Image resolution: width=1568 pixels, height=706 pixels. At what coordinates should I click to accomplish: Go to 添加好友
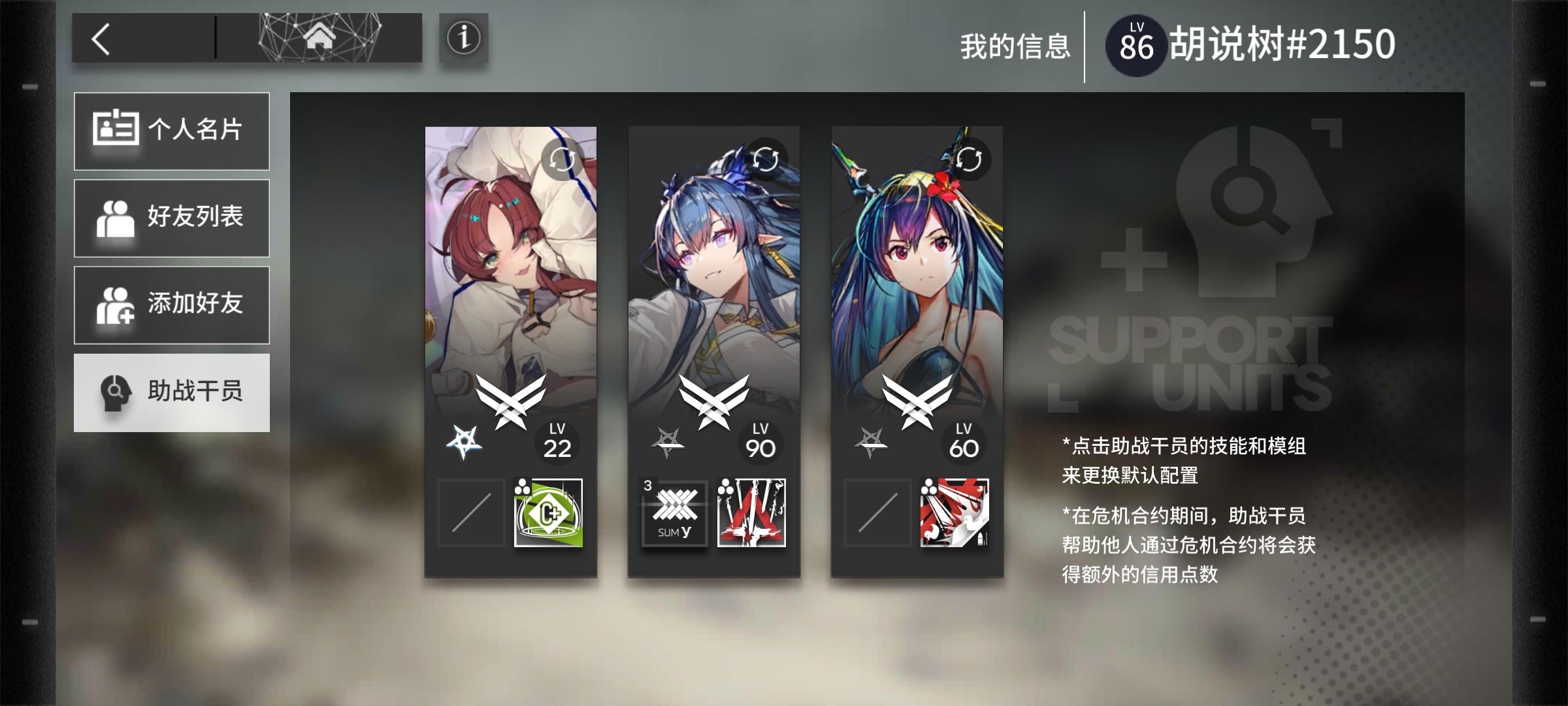click(171, 305)
